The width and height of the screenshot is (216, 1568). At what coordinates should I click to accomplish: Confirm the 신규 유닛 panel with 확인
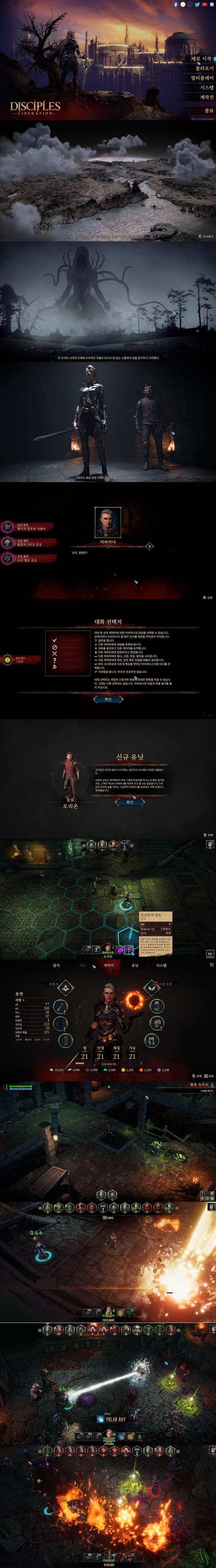coord(129,802)
